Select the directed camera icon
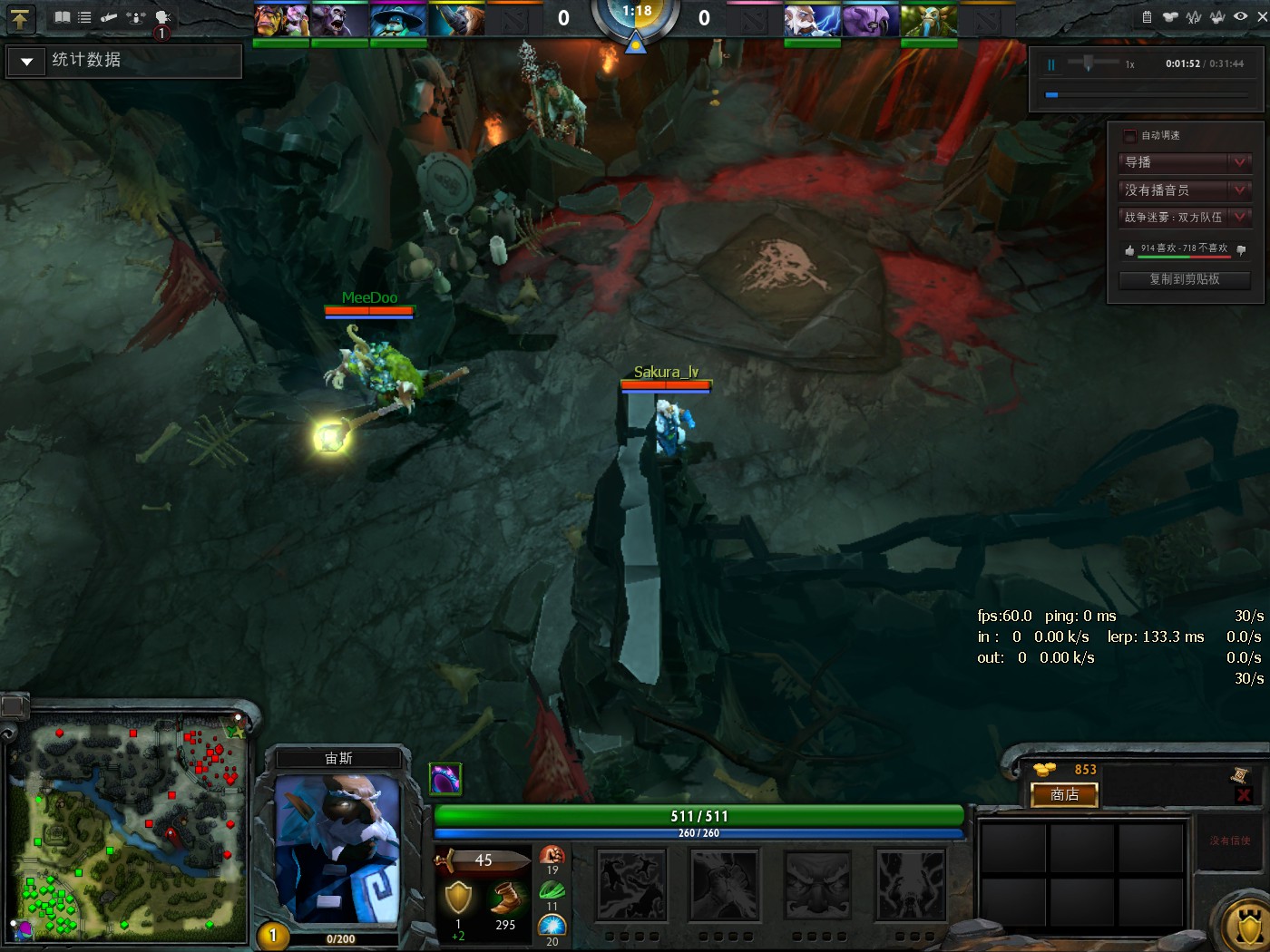 (109, 16)
